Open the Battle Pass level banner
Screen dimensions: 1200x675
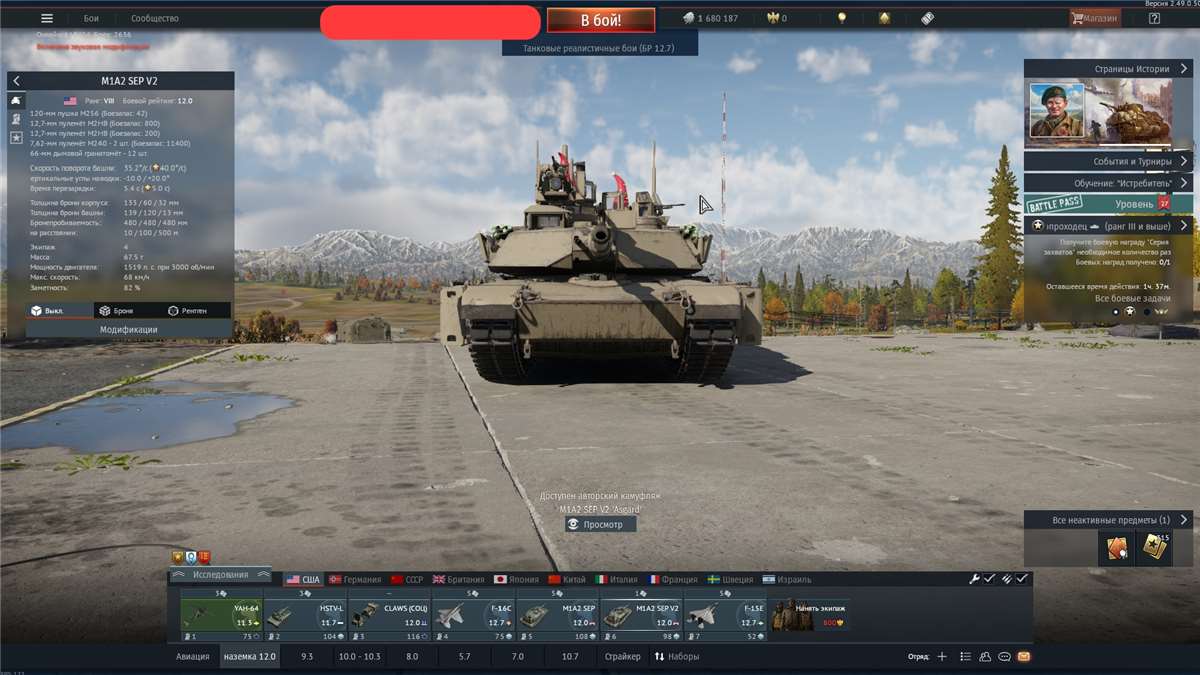point(1108,203)
